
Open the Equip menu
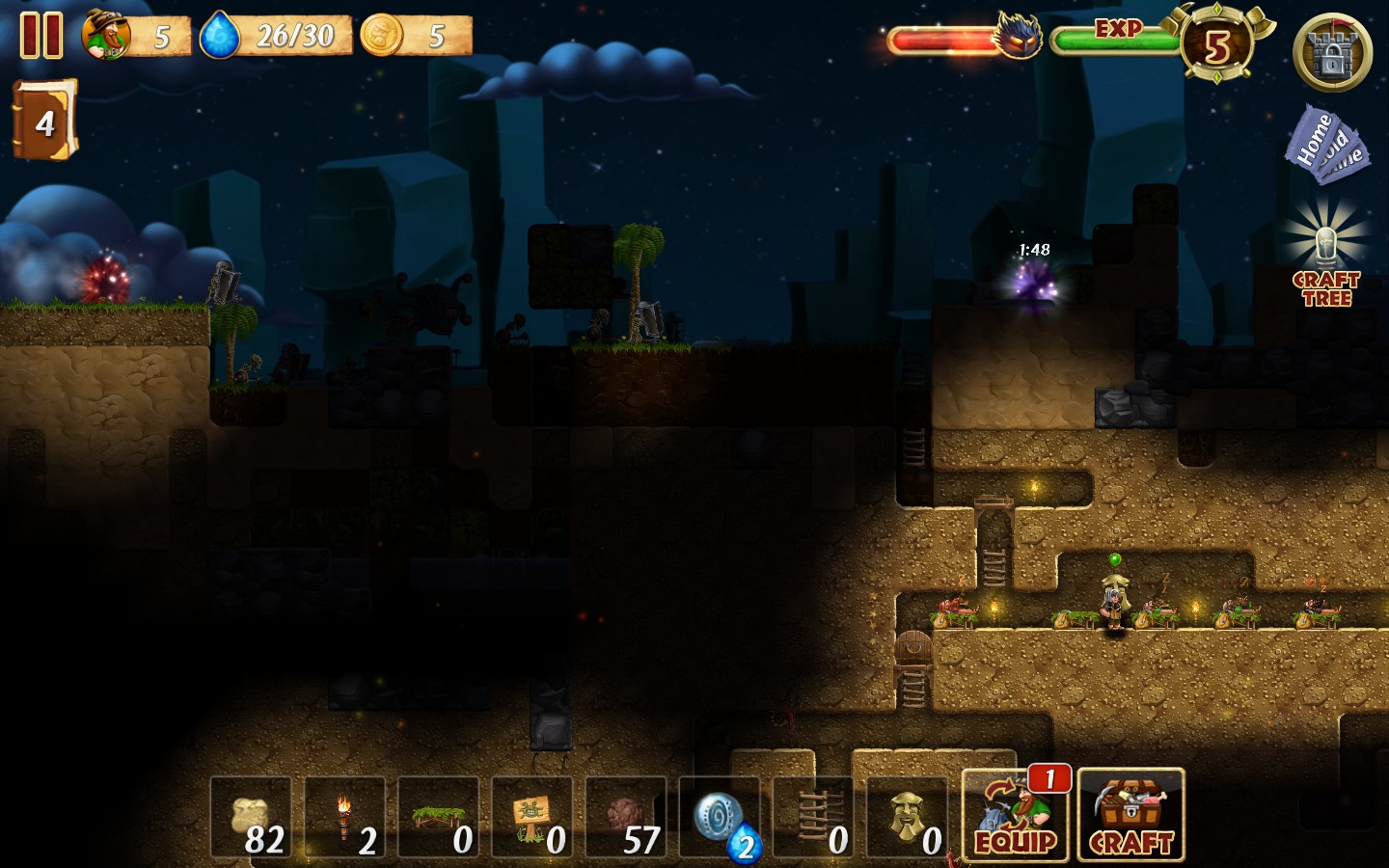pyautogui.click(x=1015, y=816)
